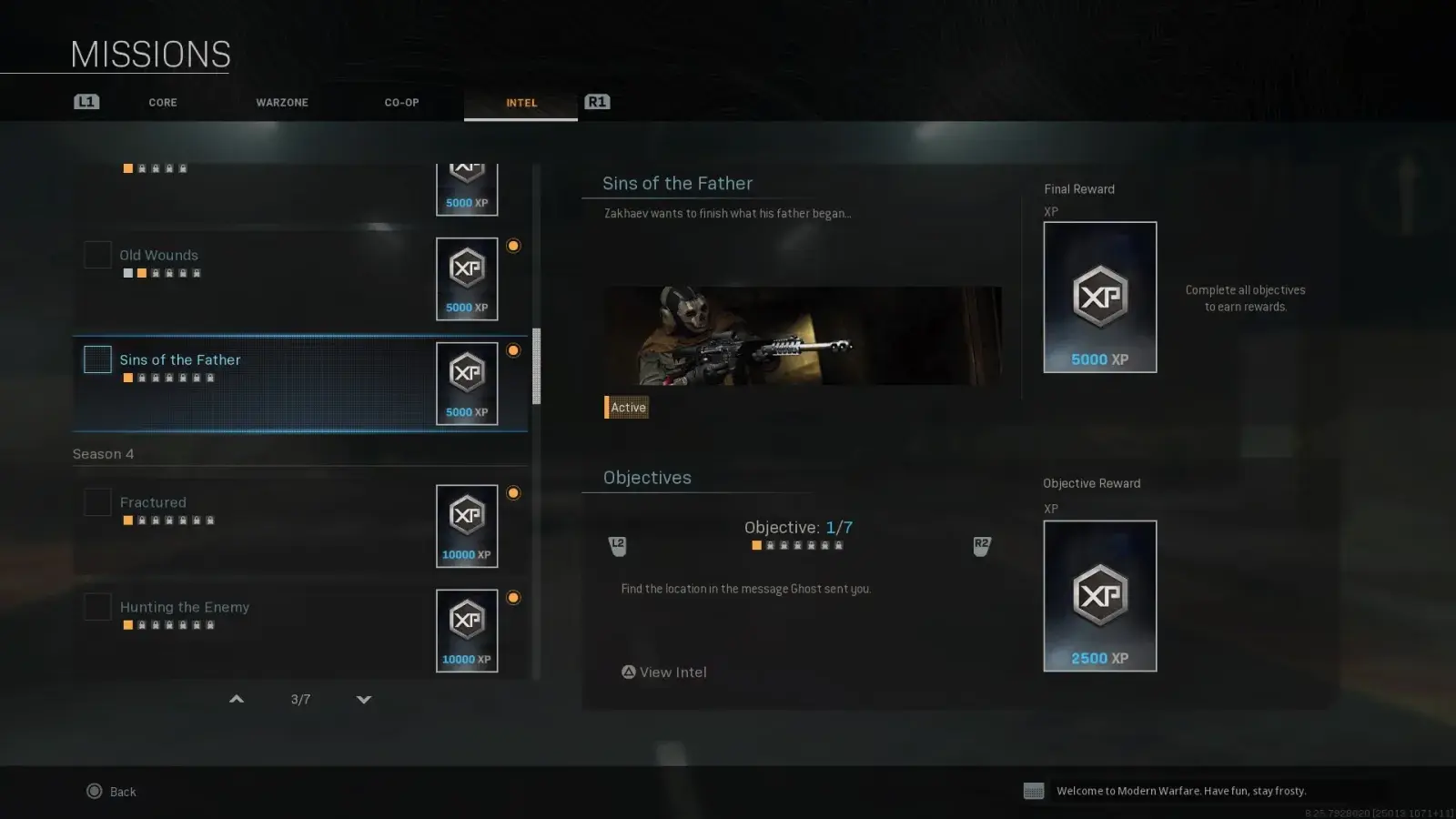
Task: Toggle the Fractured mission checkbox
Action: (x=97, y=502)
